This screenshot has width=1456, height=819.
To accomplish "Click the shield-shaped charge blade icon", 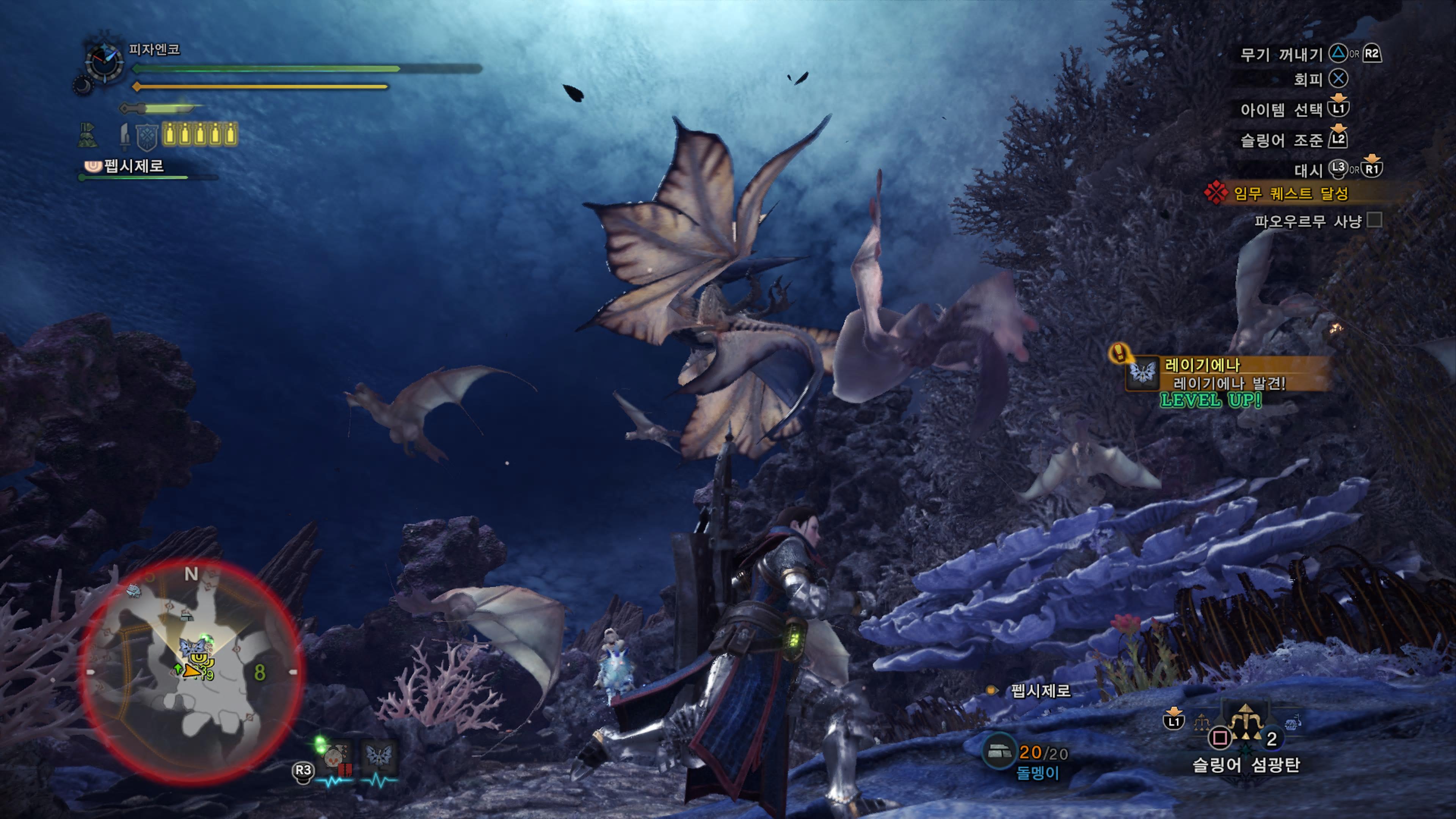I will pyautogui.click(x=146, y=137).
